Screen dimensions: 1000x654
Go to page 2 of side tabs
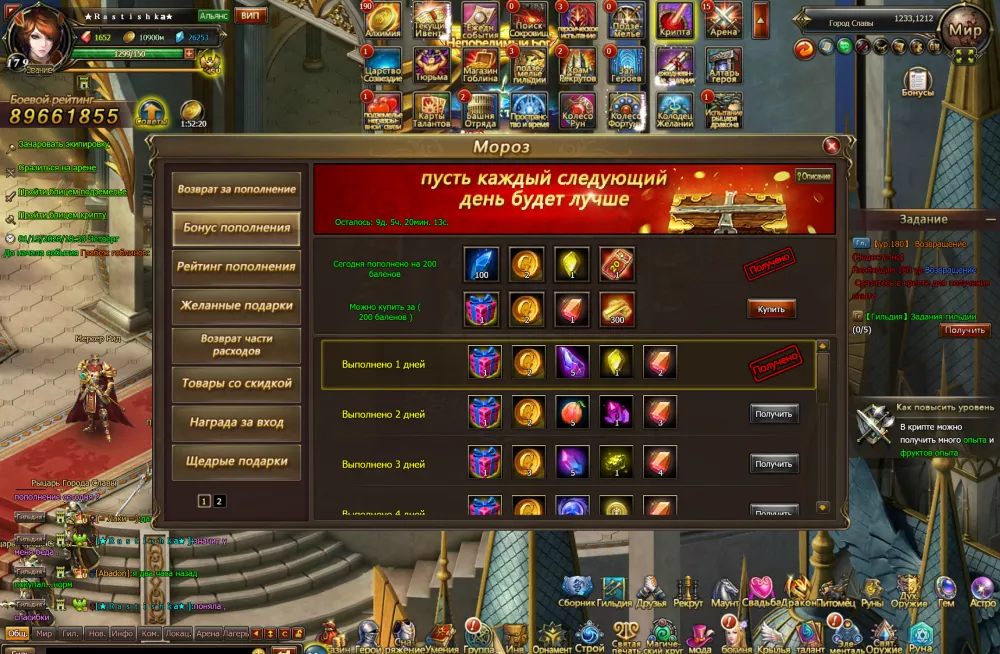[220, 501]
